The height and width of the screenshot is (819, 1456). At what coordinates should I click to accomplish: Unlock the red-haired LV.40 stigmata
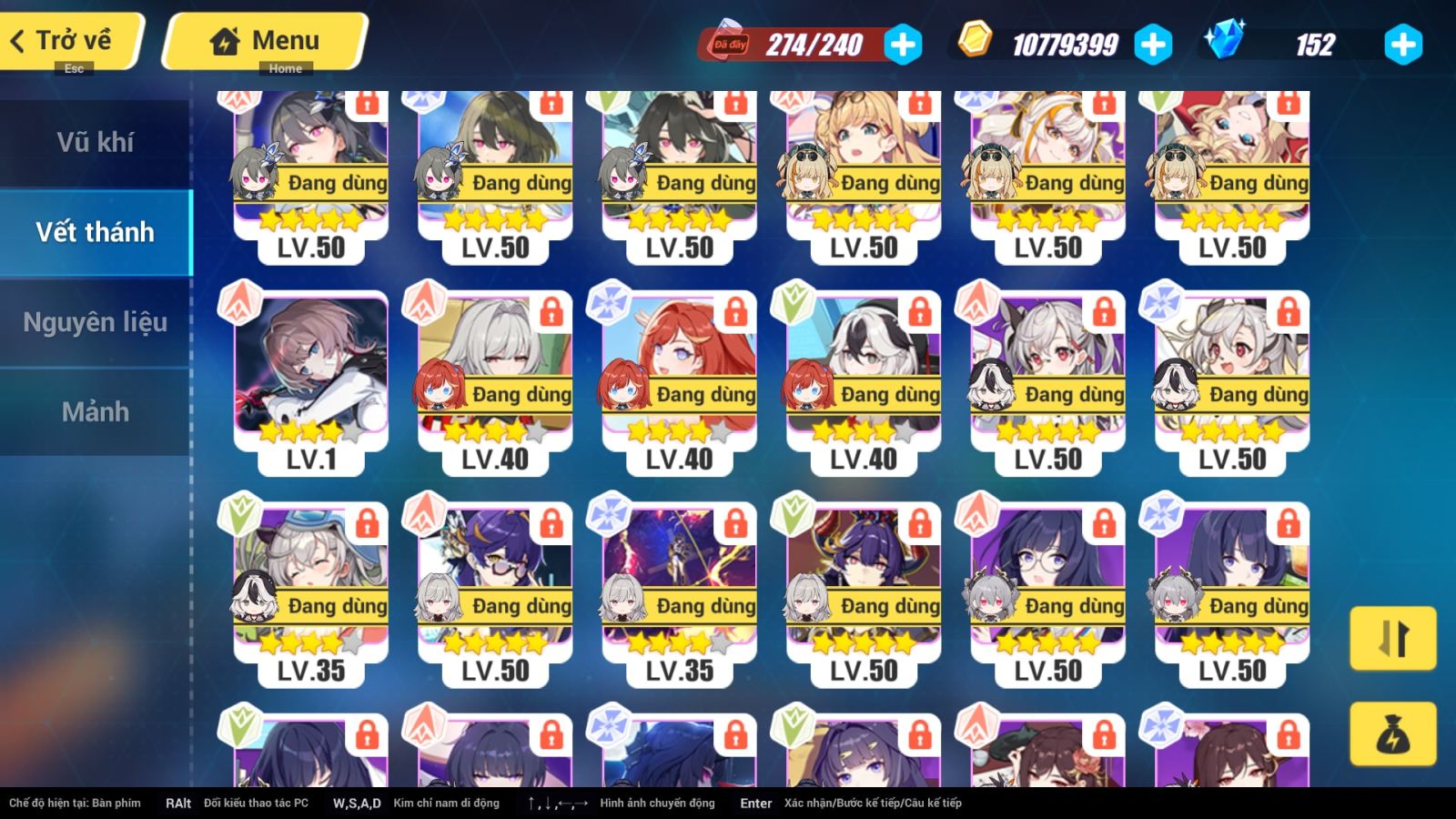(737, 314)
